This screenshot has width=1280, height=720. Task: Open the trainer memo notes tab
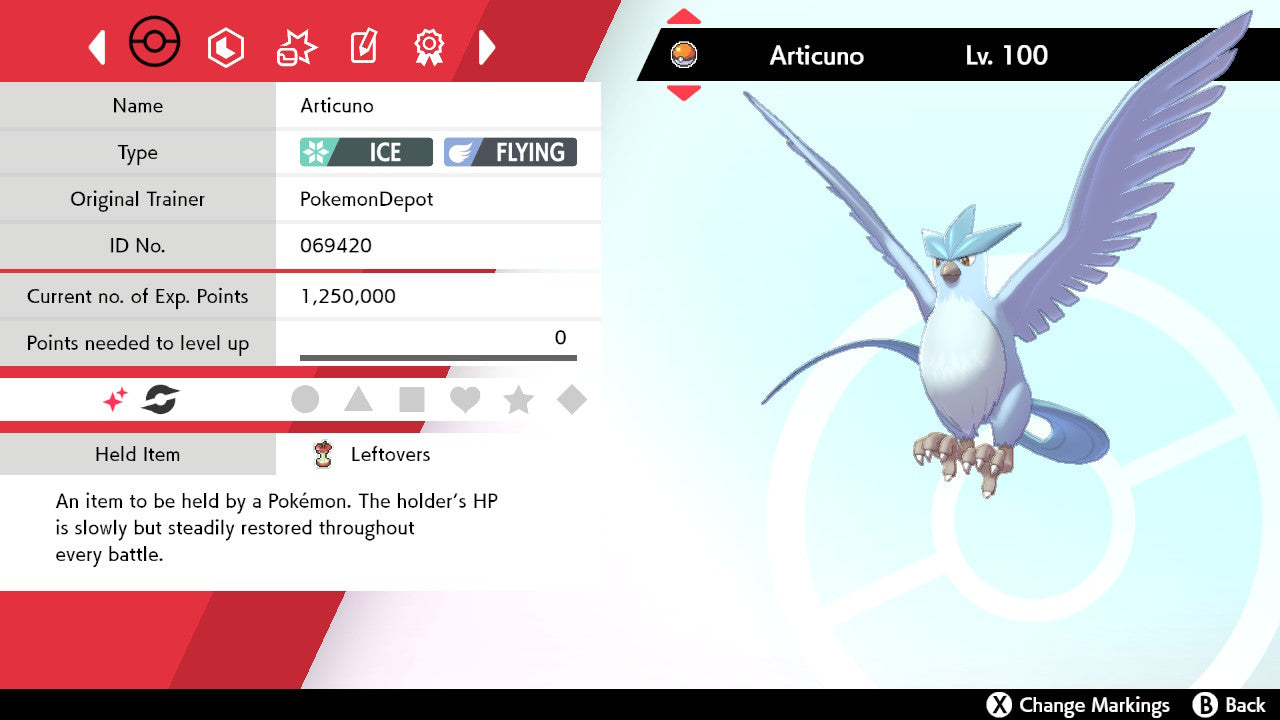tap(363, 47)
